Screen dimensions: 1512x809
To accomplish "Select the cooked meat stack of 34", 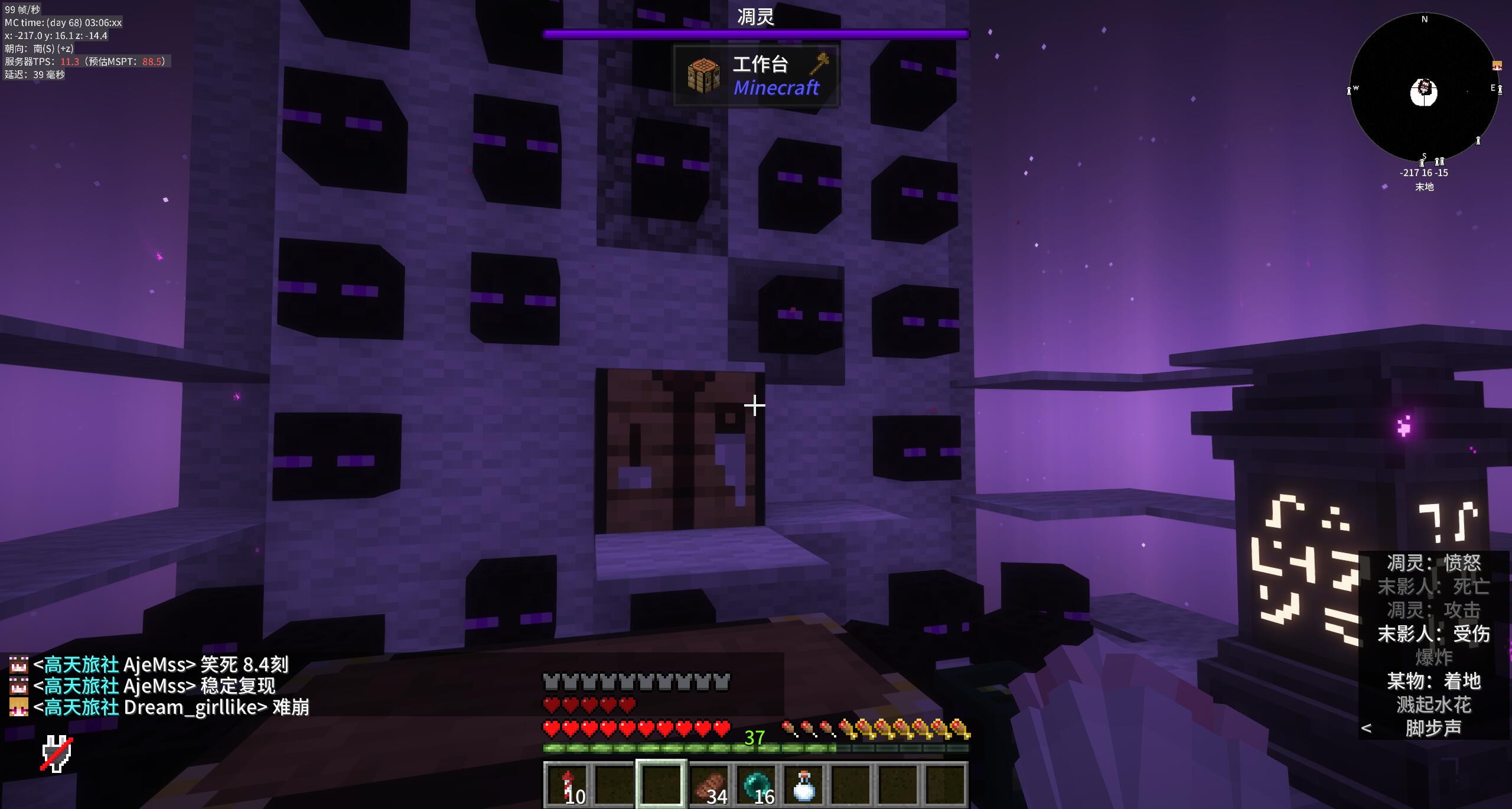I will (x=709, y=785).
